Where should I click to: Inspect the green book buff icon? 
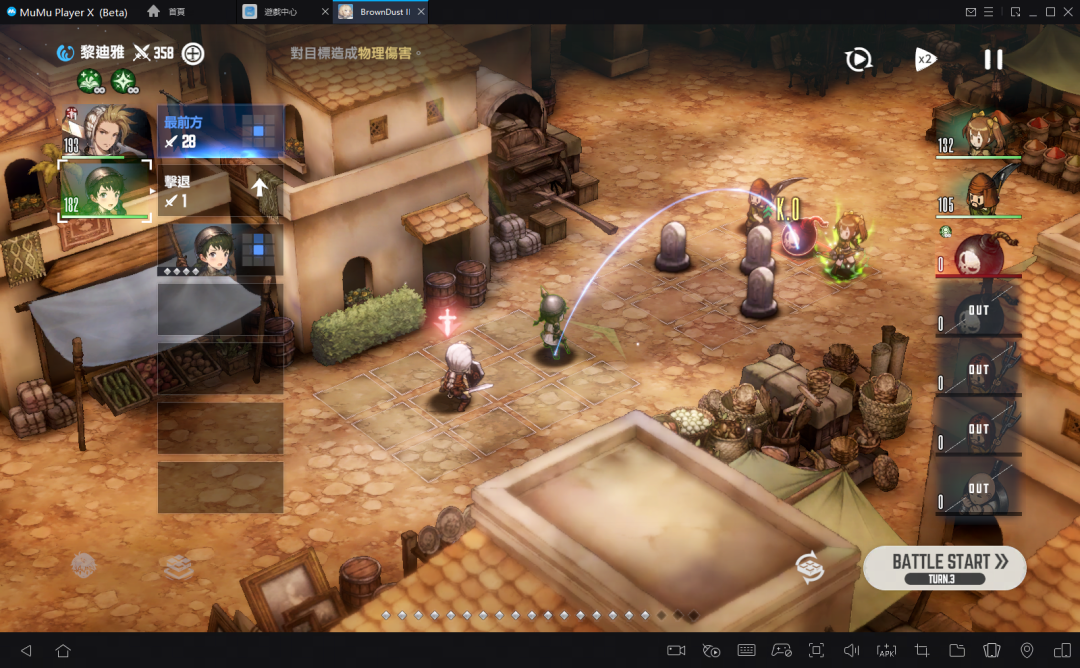[x=90, y=81]
